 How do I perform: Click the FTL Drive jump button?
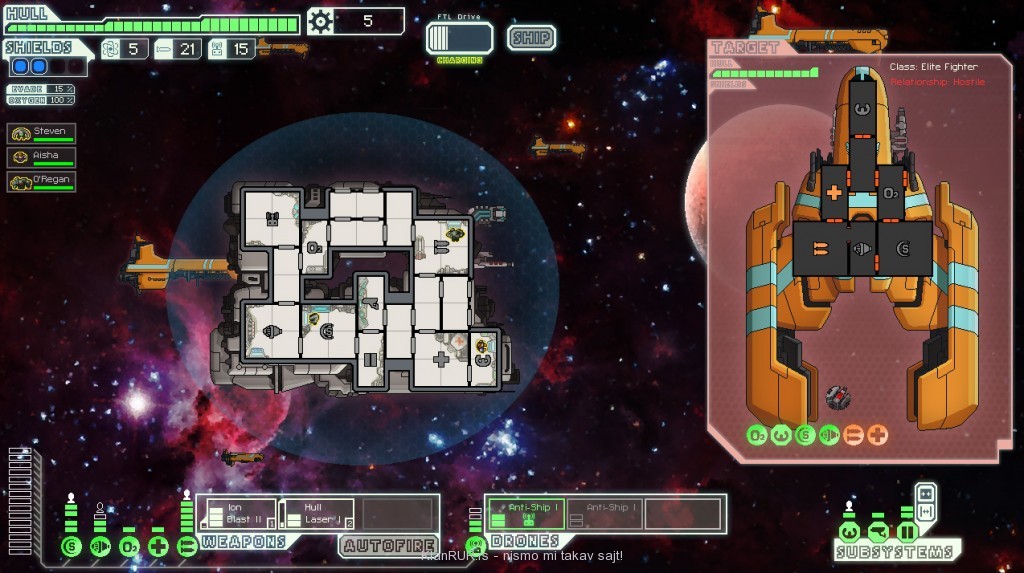(x=459, y=38)
